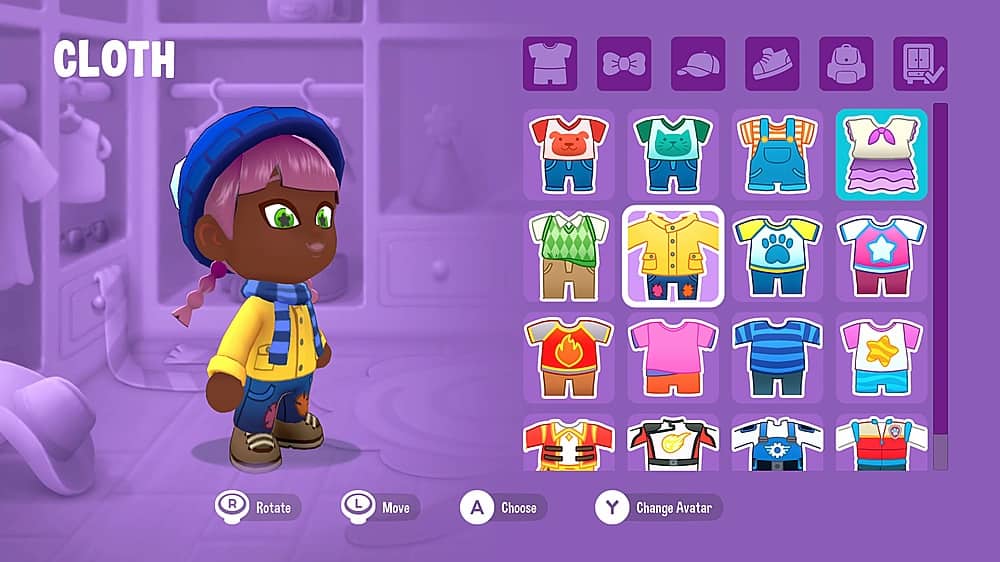The height and width of the screenshot is (562, 1000).
Task: Choose the purple ruffled skirt outfit
Action: coord(881,154)
